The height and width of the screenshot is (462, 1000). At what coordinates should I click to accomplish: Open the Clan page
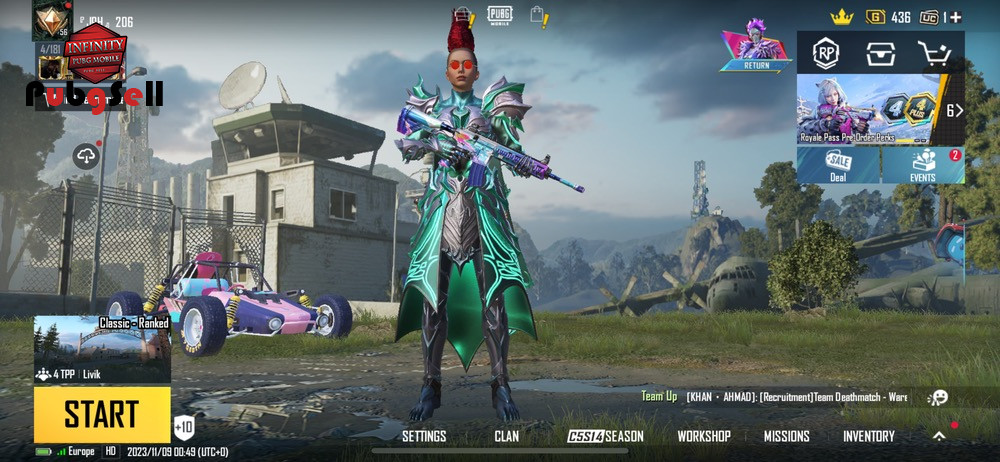506,436
